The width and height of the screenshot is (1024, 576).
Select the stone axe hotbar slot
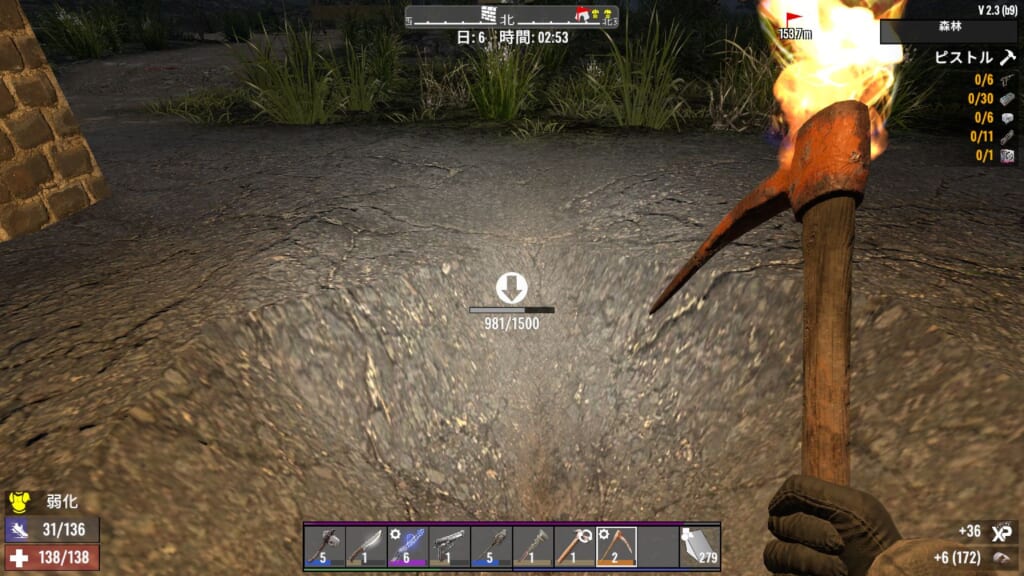[x=325, y=546]
